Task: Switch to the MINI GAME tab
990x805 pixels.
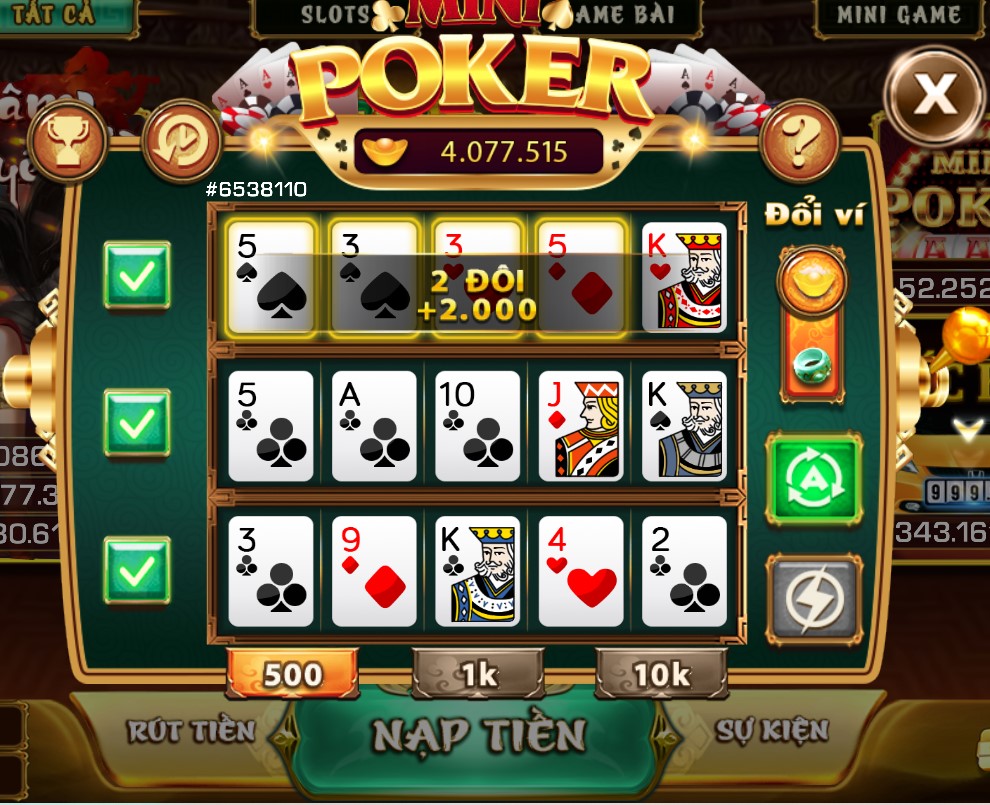Action: click(x=898, y=16)
